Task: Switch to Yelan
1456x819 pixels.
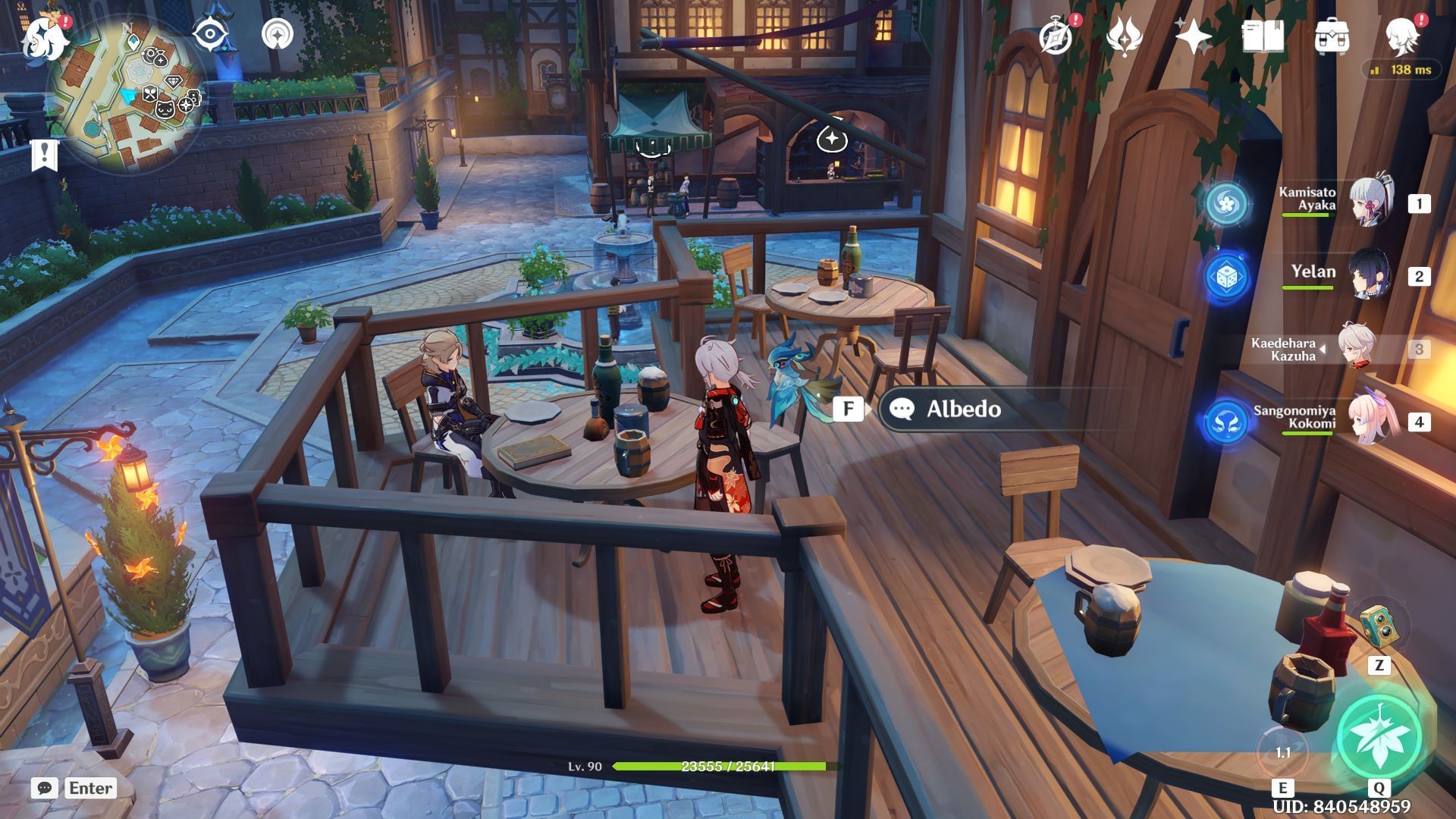Action: click(x=1370, y=275)
